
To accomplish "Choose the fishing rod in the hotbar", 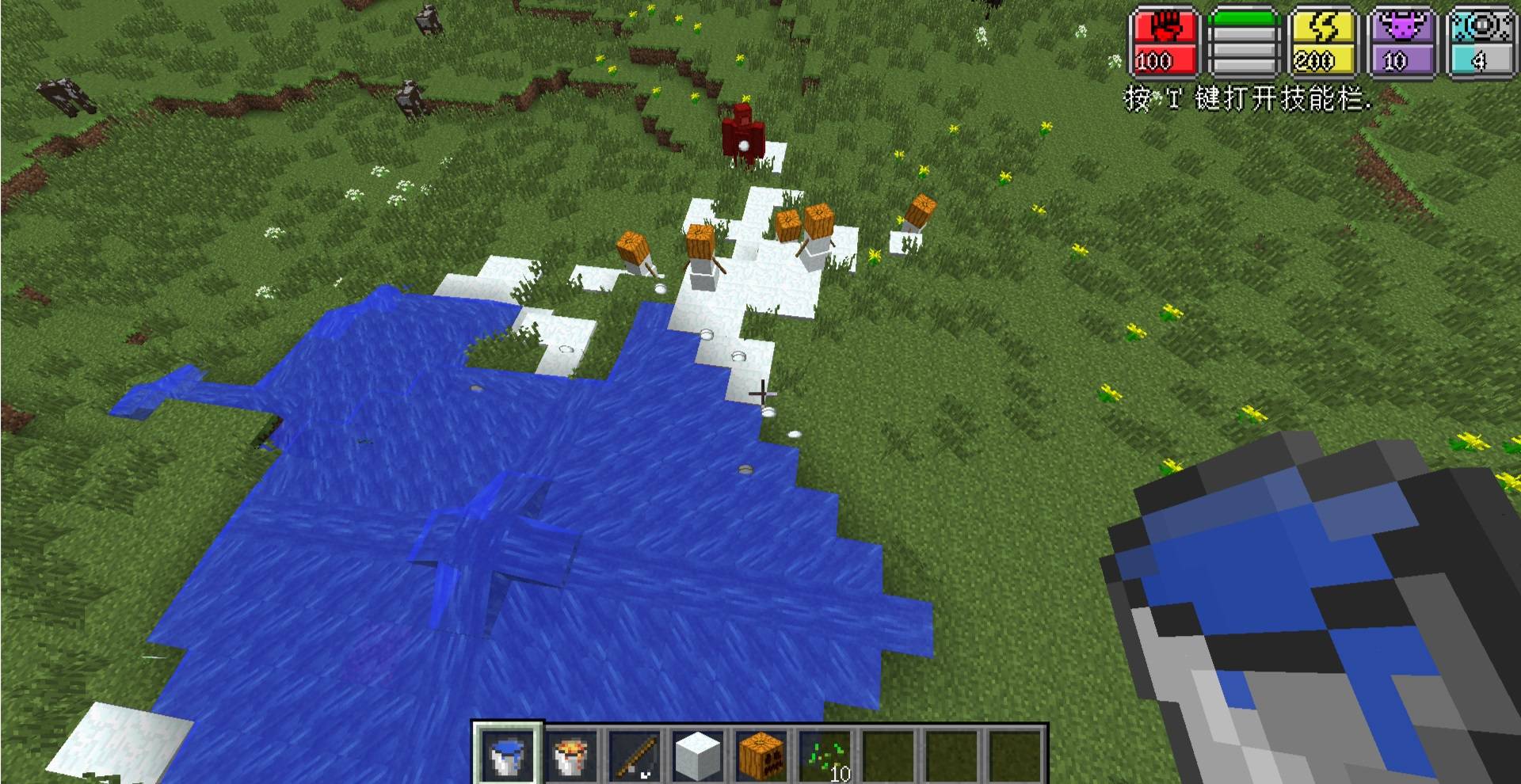I will tap(634, 754).
